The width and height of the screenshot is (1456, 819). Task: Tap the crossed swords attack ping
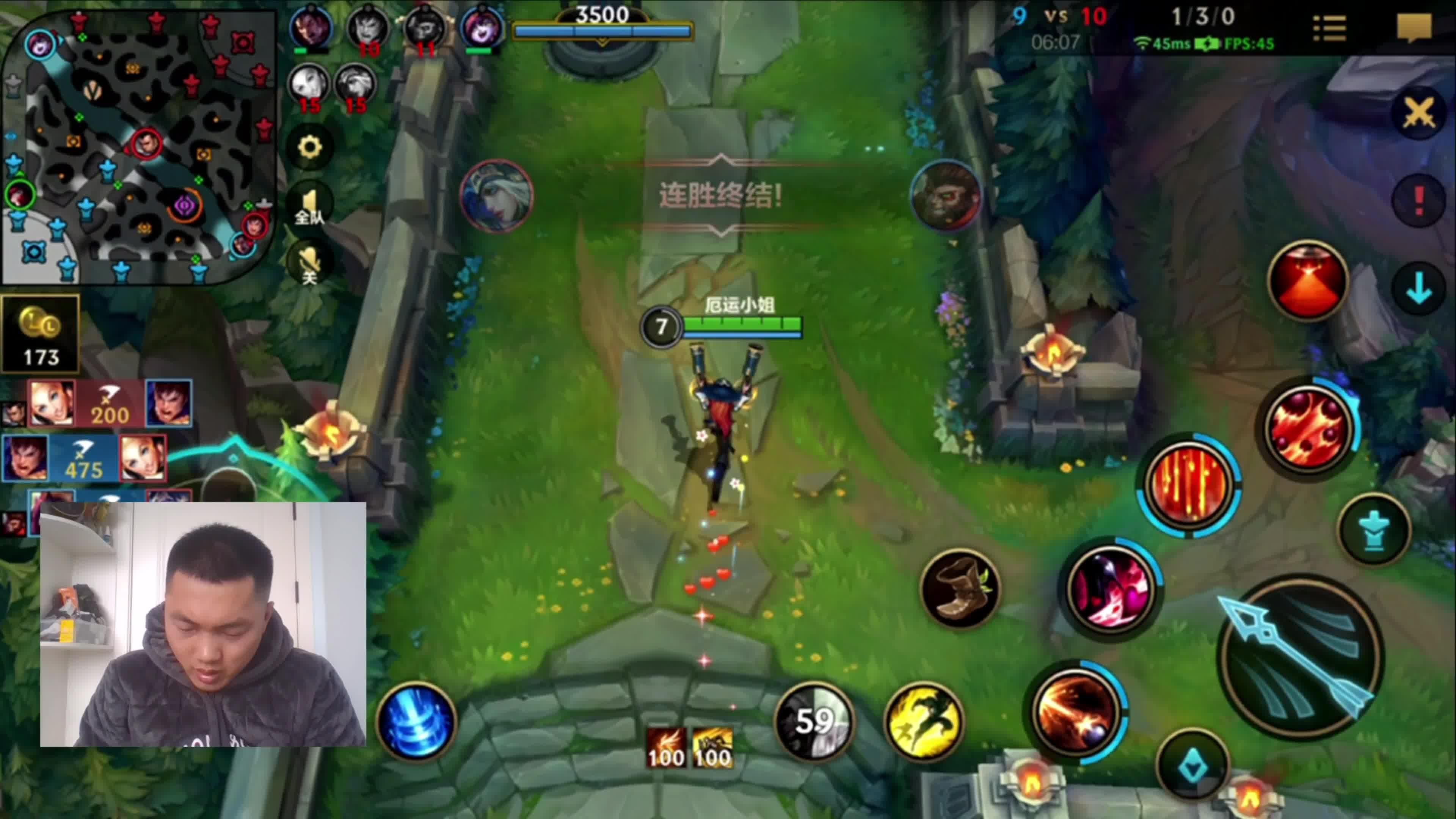[1419, 113]
